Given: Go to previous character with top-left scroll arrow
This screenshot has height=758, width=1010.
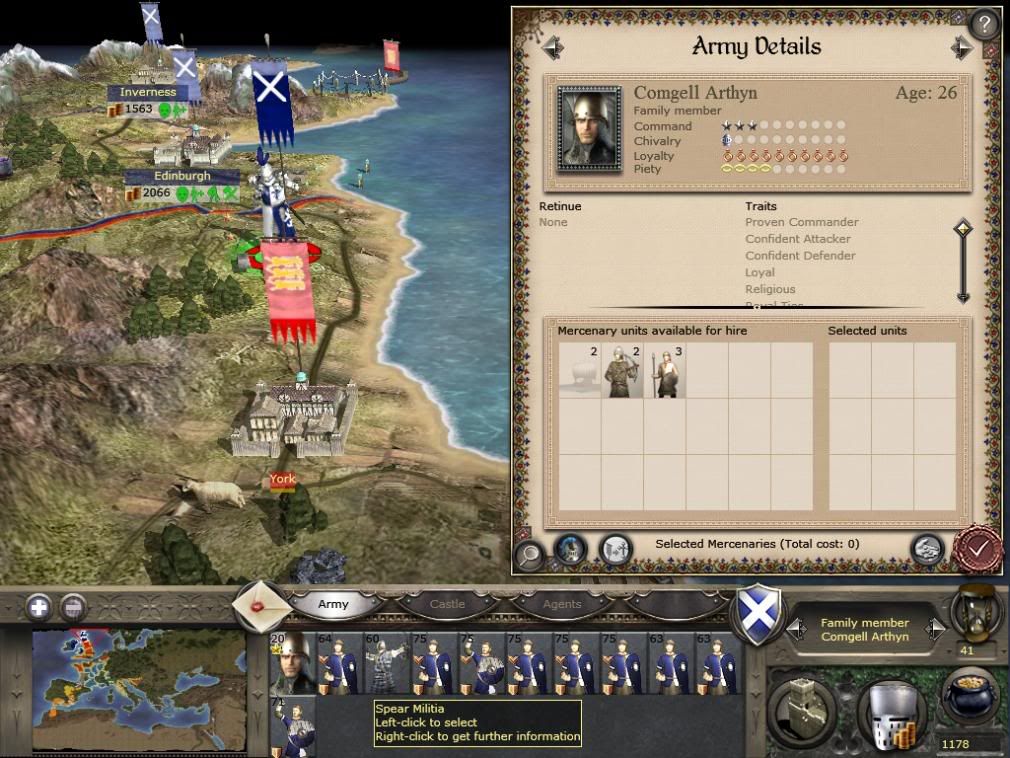Looking at the screenshot, I should (x=552, y=47).
